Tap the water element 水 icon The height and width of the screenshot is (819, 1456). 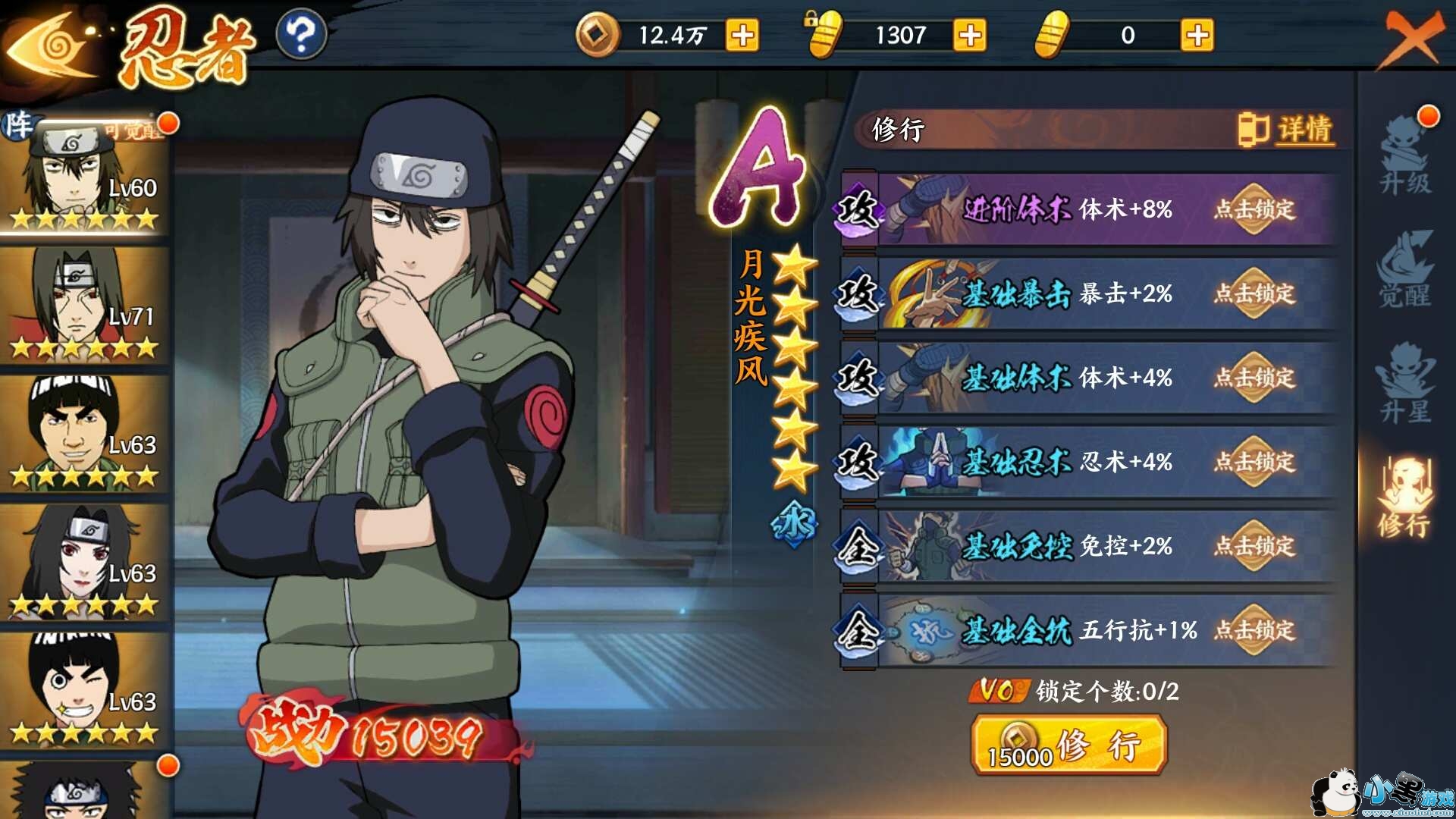(x=793, y=522)
